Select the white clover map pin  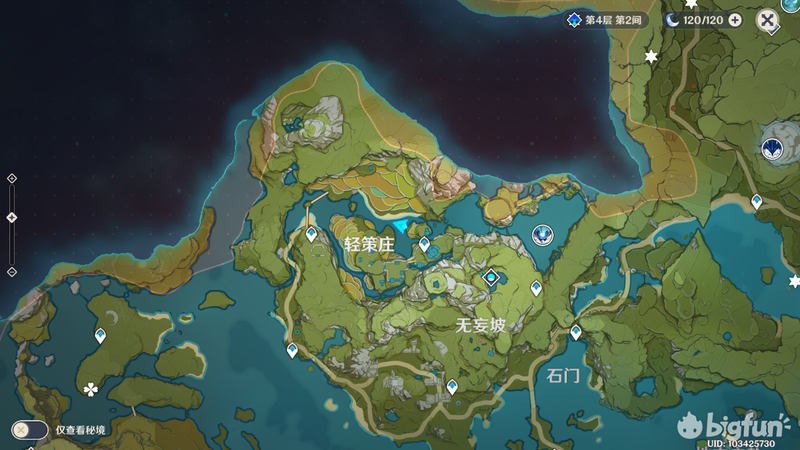click(x=91, y=389)
